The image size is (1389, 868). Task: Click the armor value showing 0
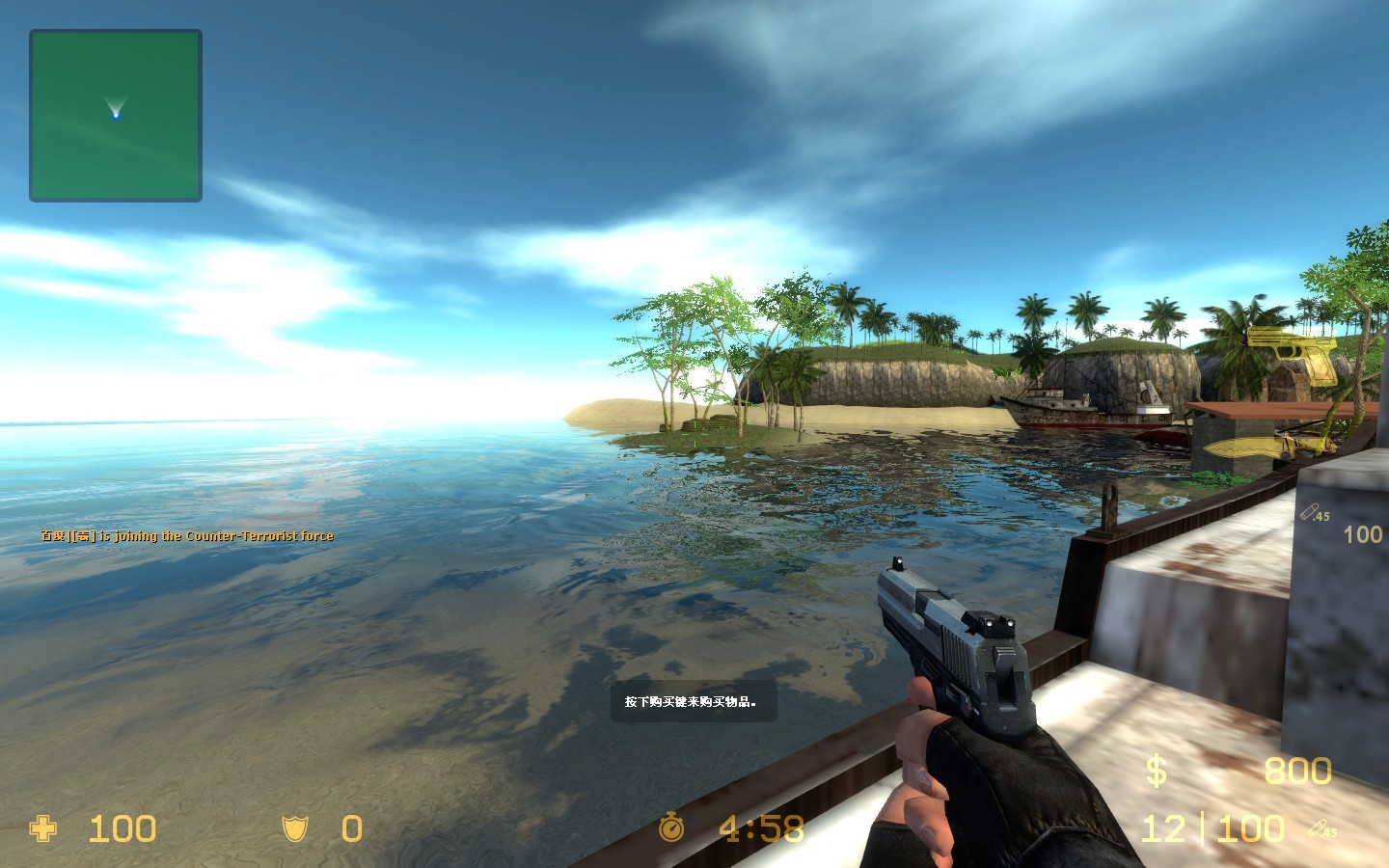(x=350, y=828)
